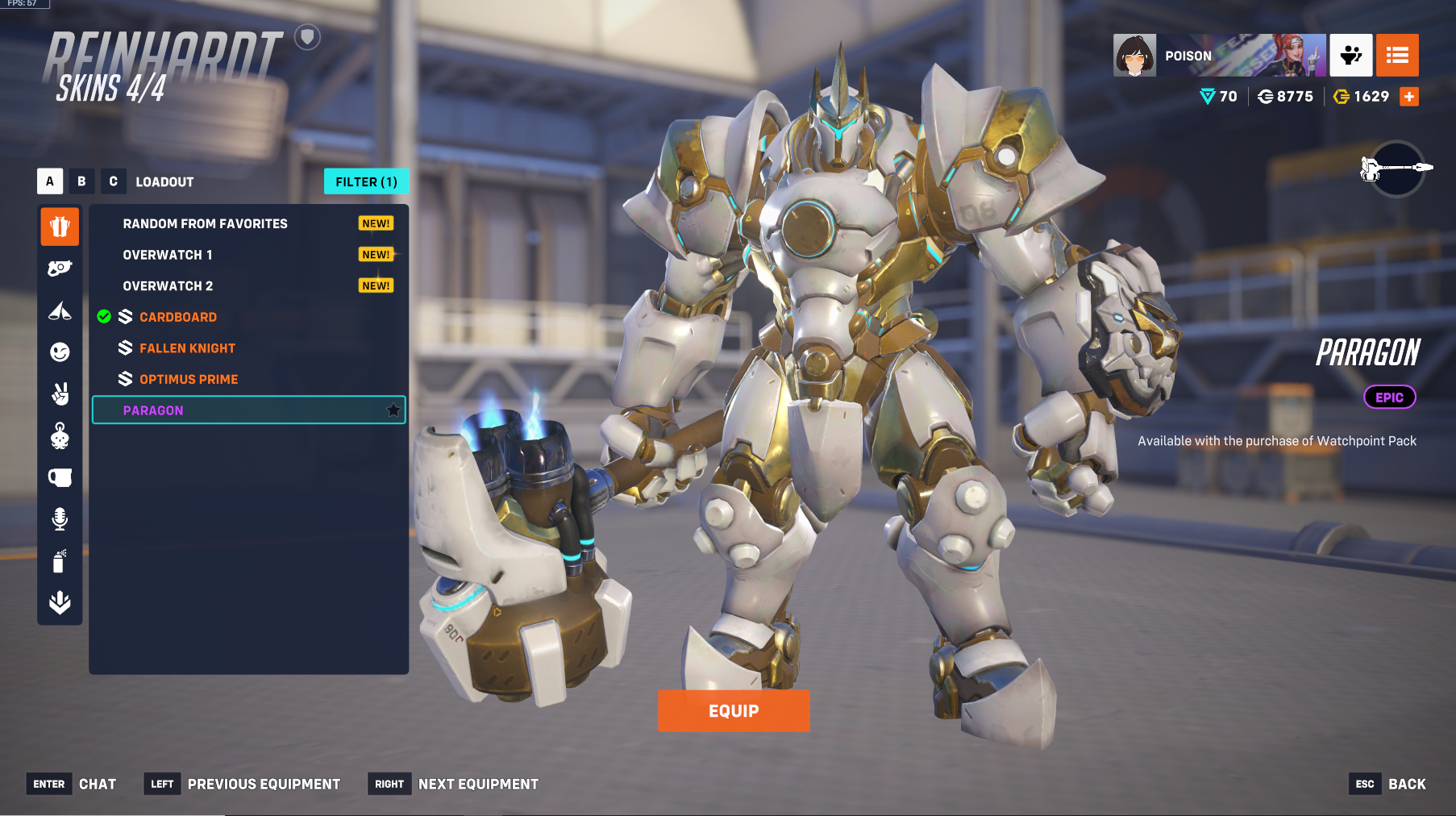1456x816 pixels.
Task: Choose the Fallen Knight skin
Action: (x=187, y=348)
